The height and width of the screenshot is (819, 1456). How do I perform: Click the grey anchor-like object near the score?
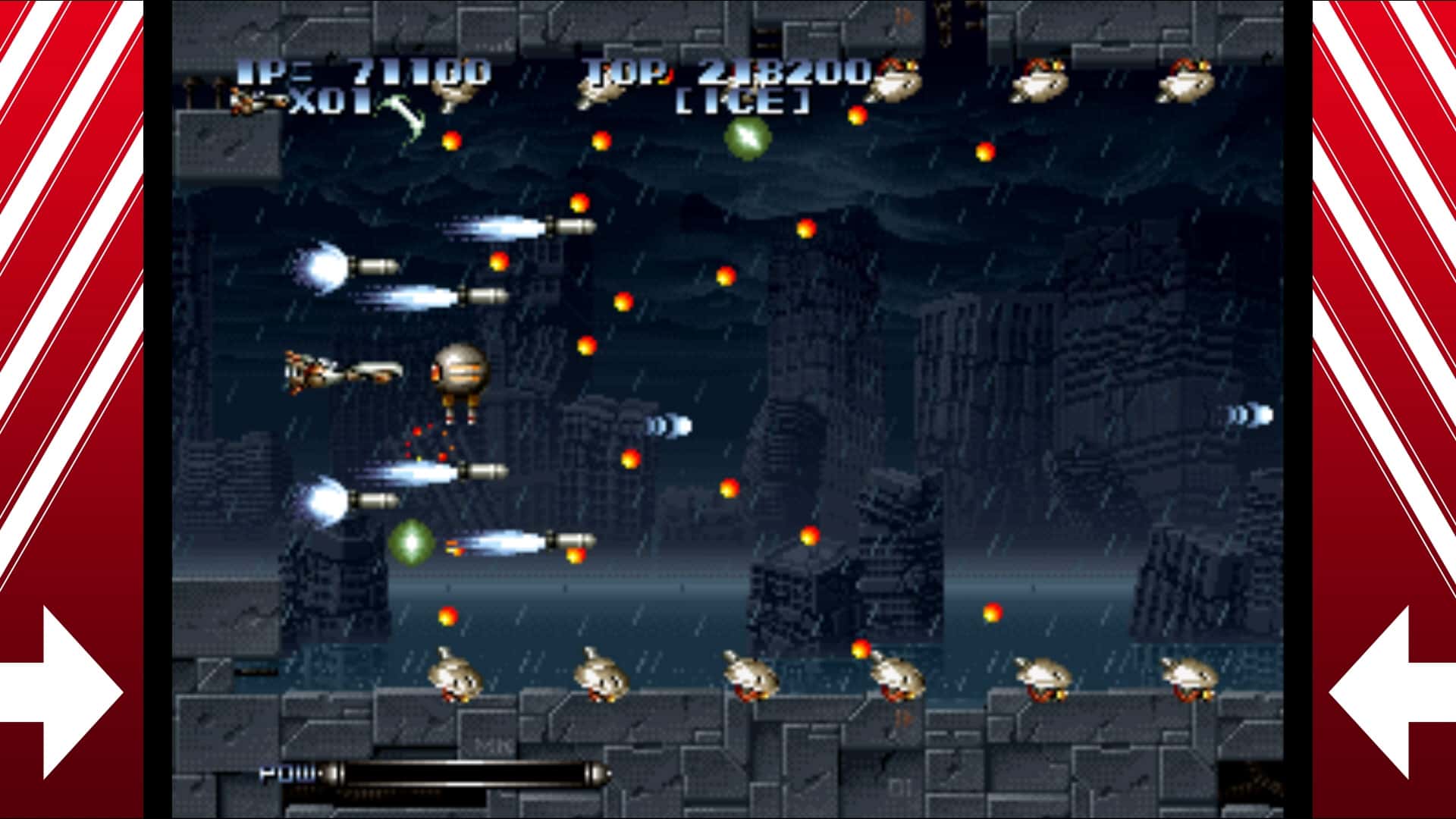coord(402,114)
